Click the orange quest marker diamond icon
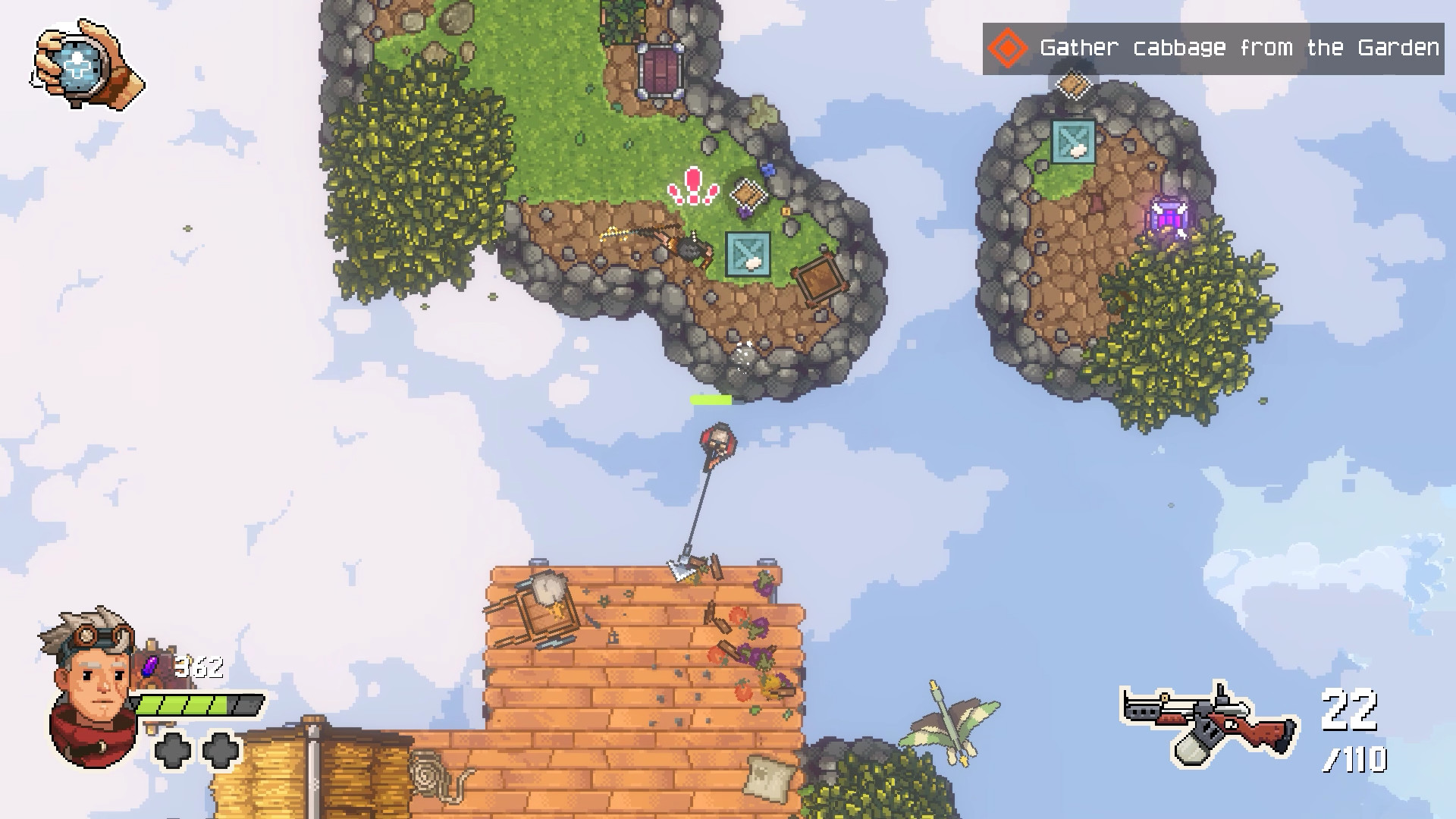The image size is (1456, 819). coord(1006,48)
